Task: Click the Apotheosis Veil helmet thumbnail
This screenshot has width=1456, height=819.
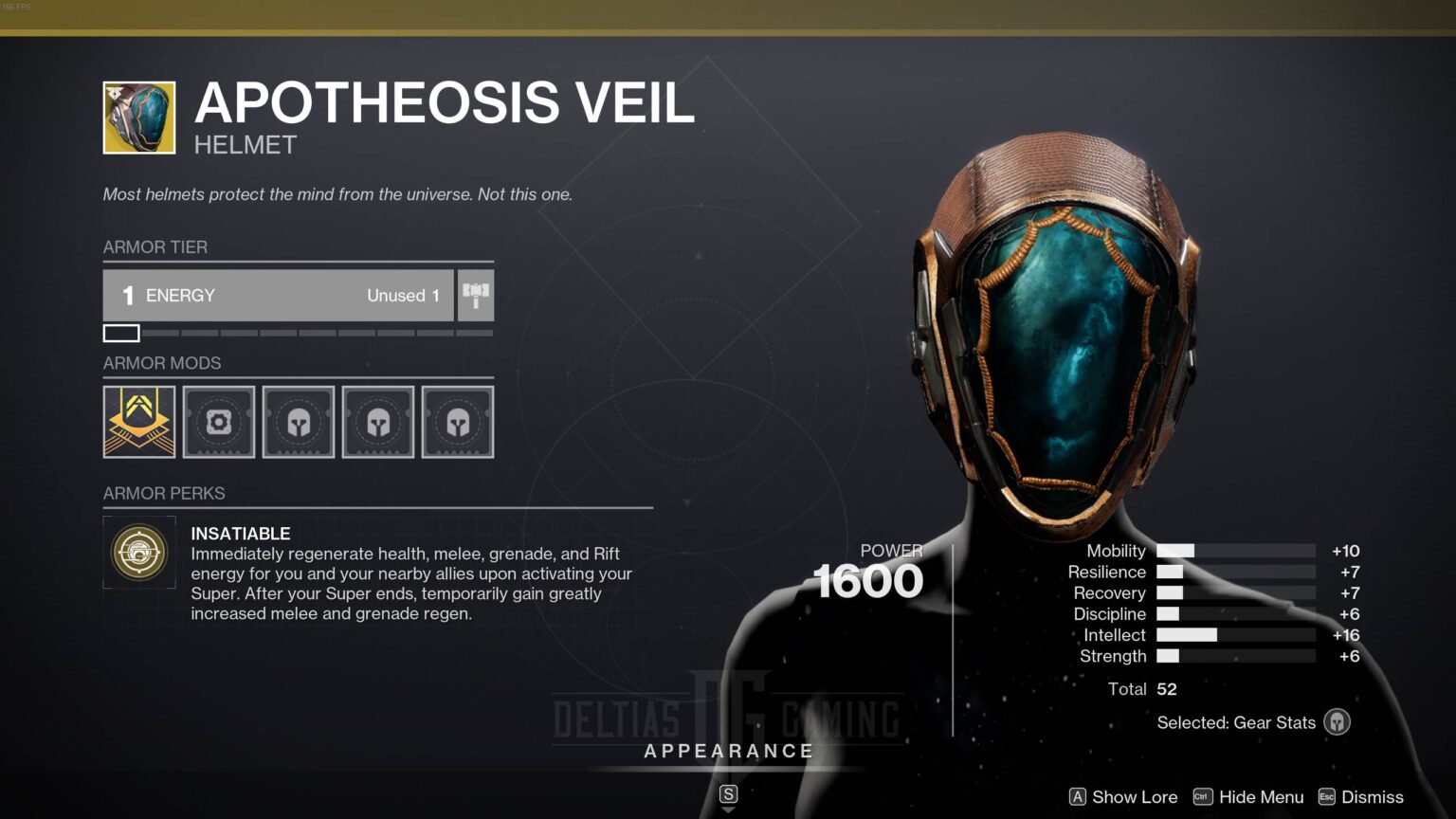Action: (138, 116)
